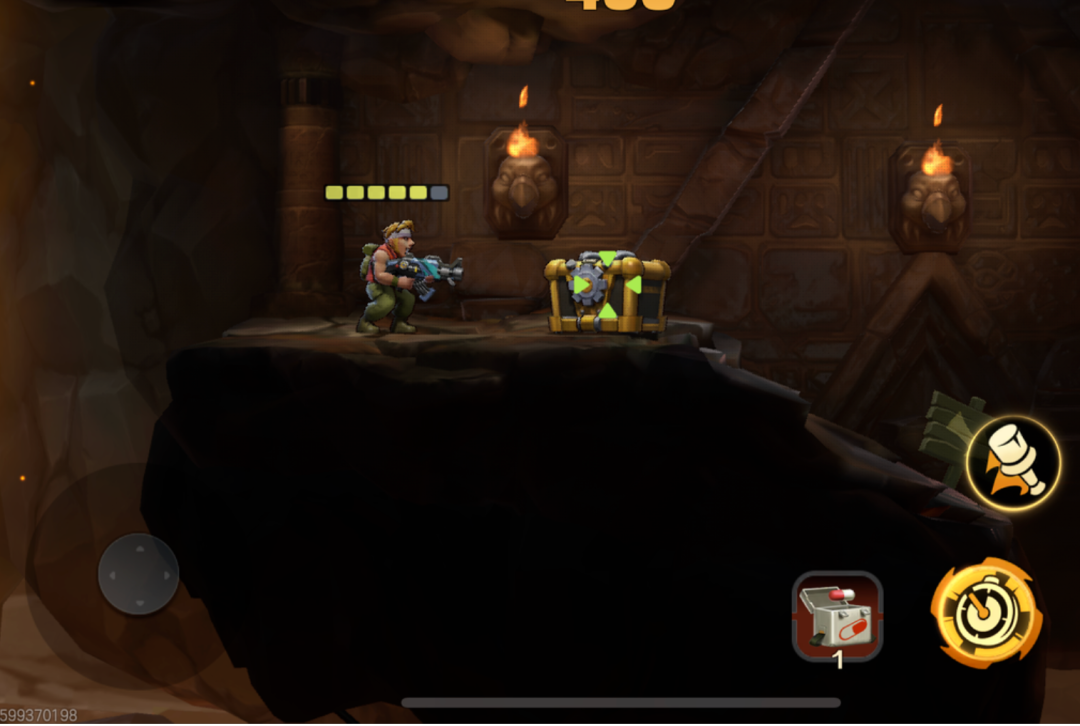Activate the stopwatch ability button

click(x=986, y=612)
